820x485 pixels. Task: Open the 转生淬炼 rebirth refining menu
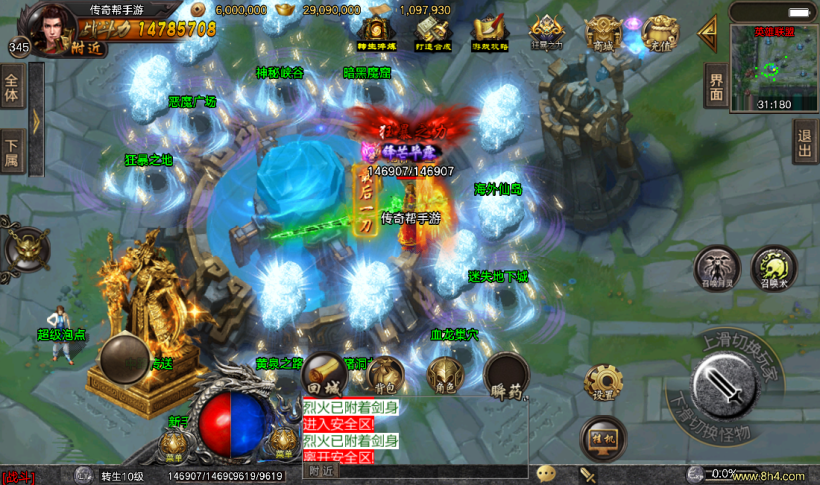(376, 34)
